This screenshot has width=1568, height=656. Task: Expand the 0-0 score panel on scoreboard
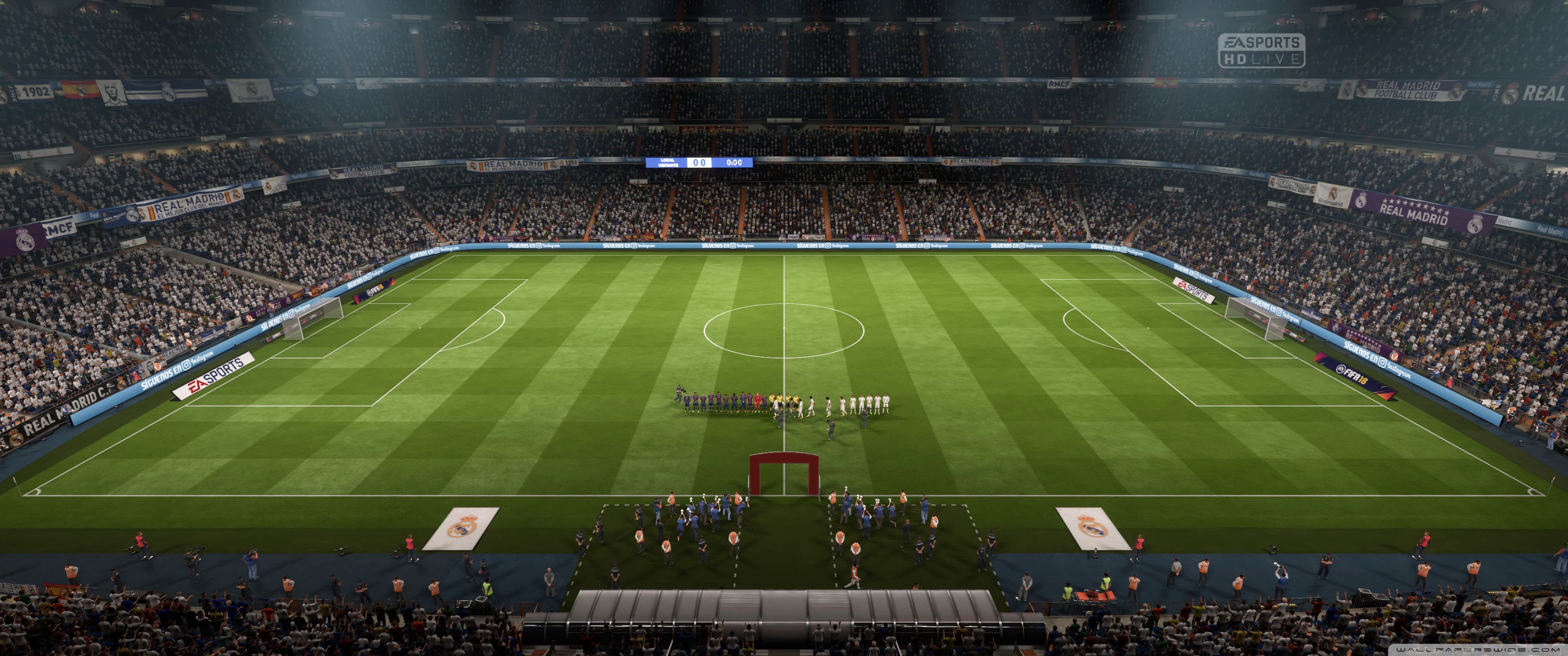(699, 163)
